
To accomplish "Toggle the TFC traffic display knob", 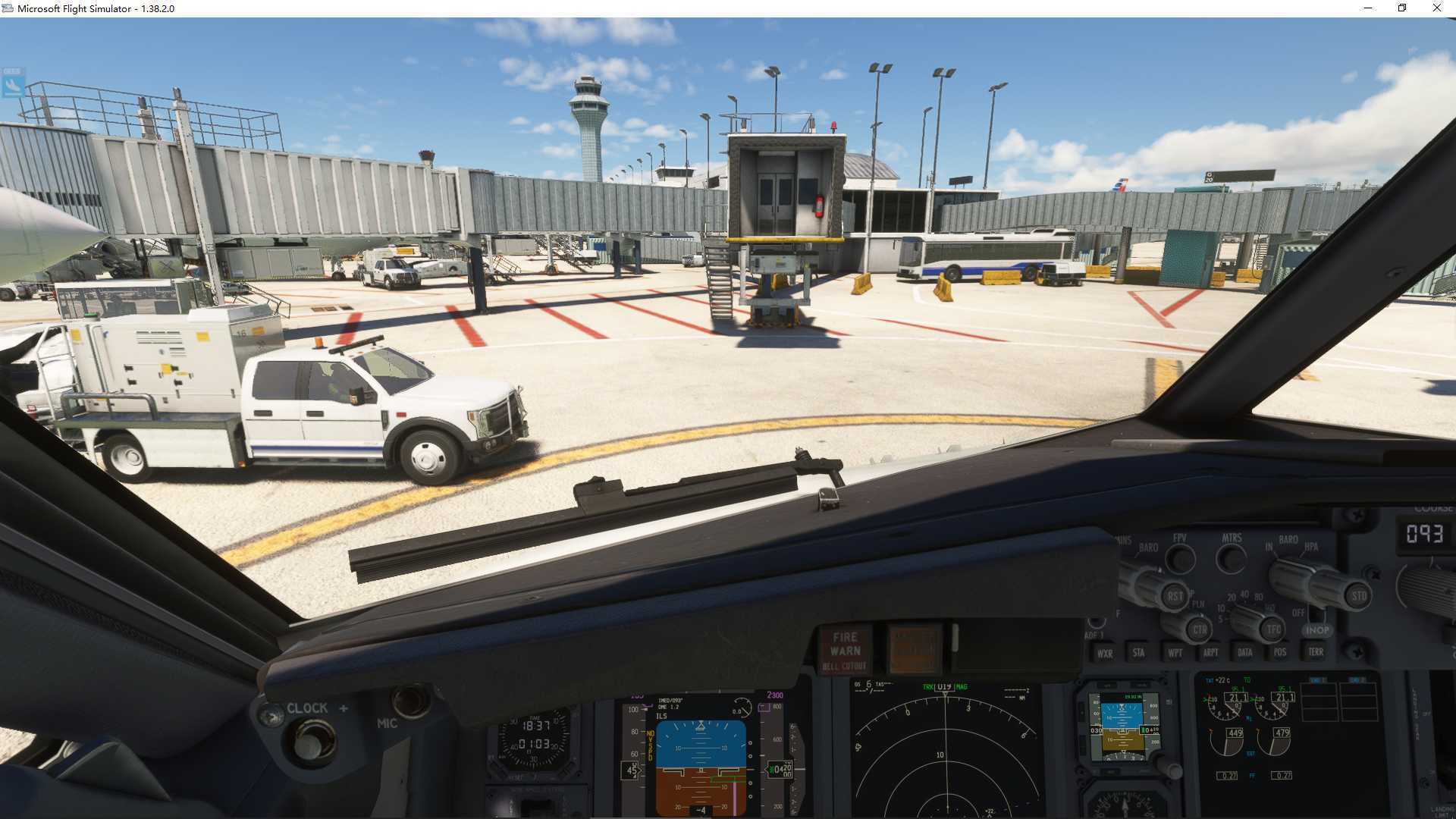I will coord(1272,628).
